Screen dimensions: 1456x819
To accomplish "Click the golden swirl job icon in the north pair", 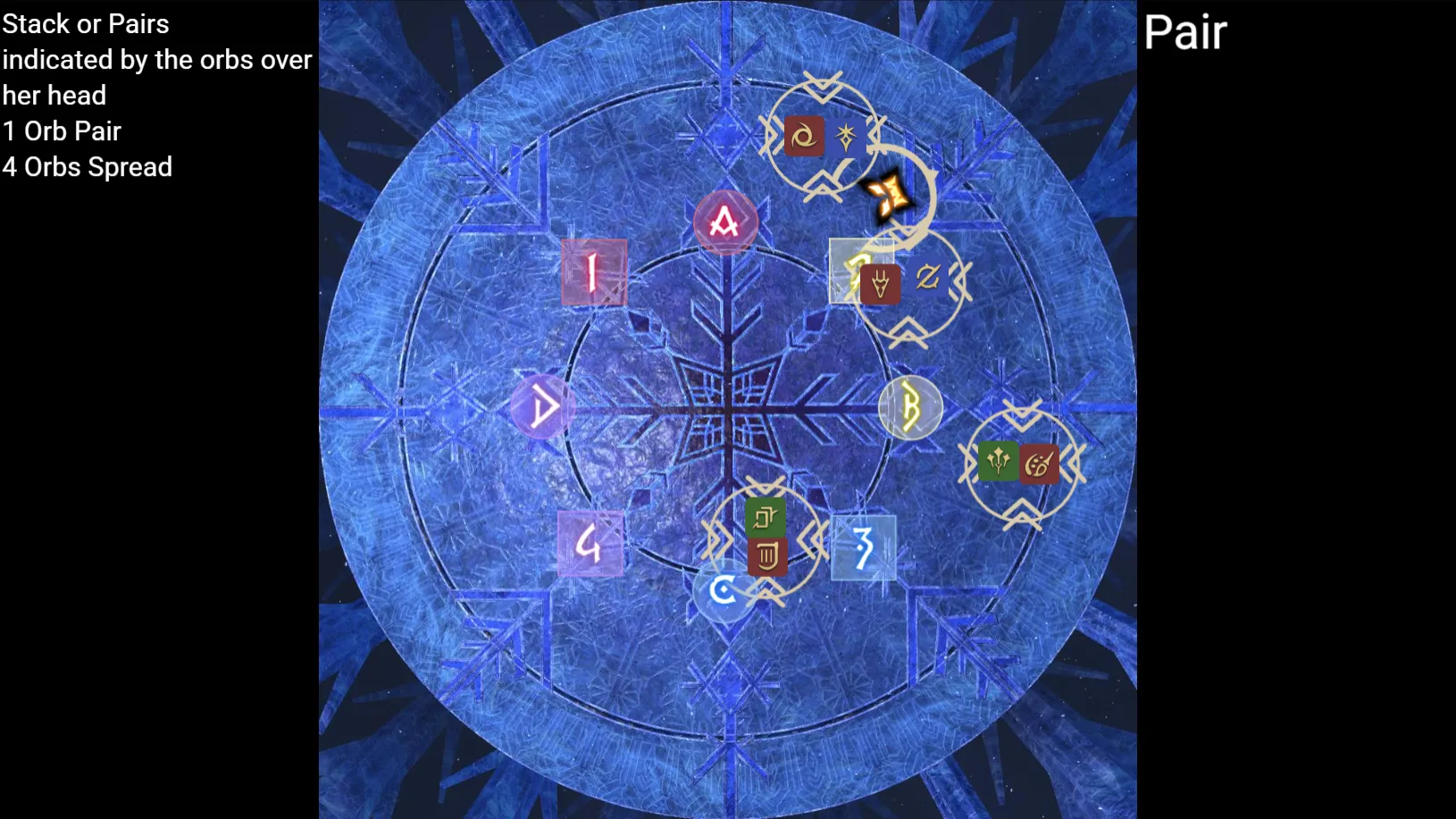I will click(803, 137).
